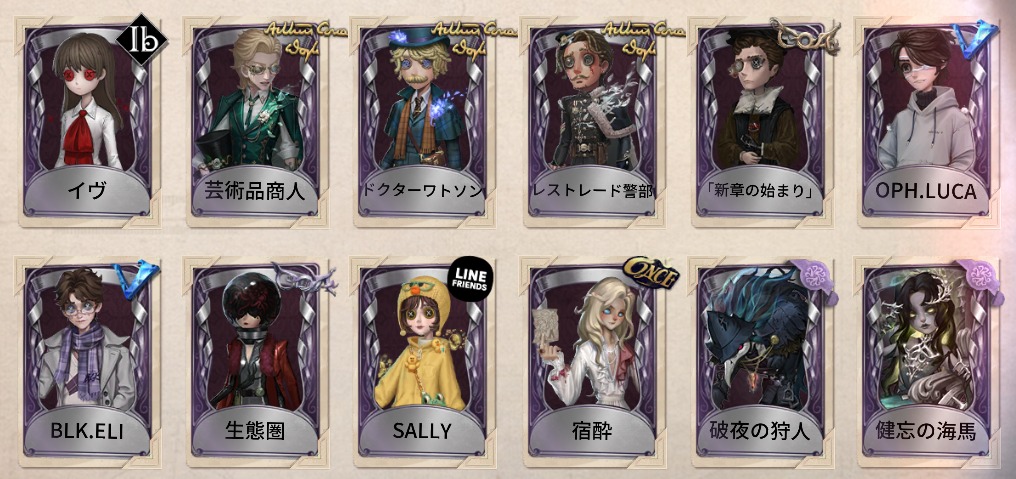
Task: Open the 生態圏 costume card
Action: pyautogui.click(x=256, y=357)
